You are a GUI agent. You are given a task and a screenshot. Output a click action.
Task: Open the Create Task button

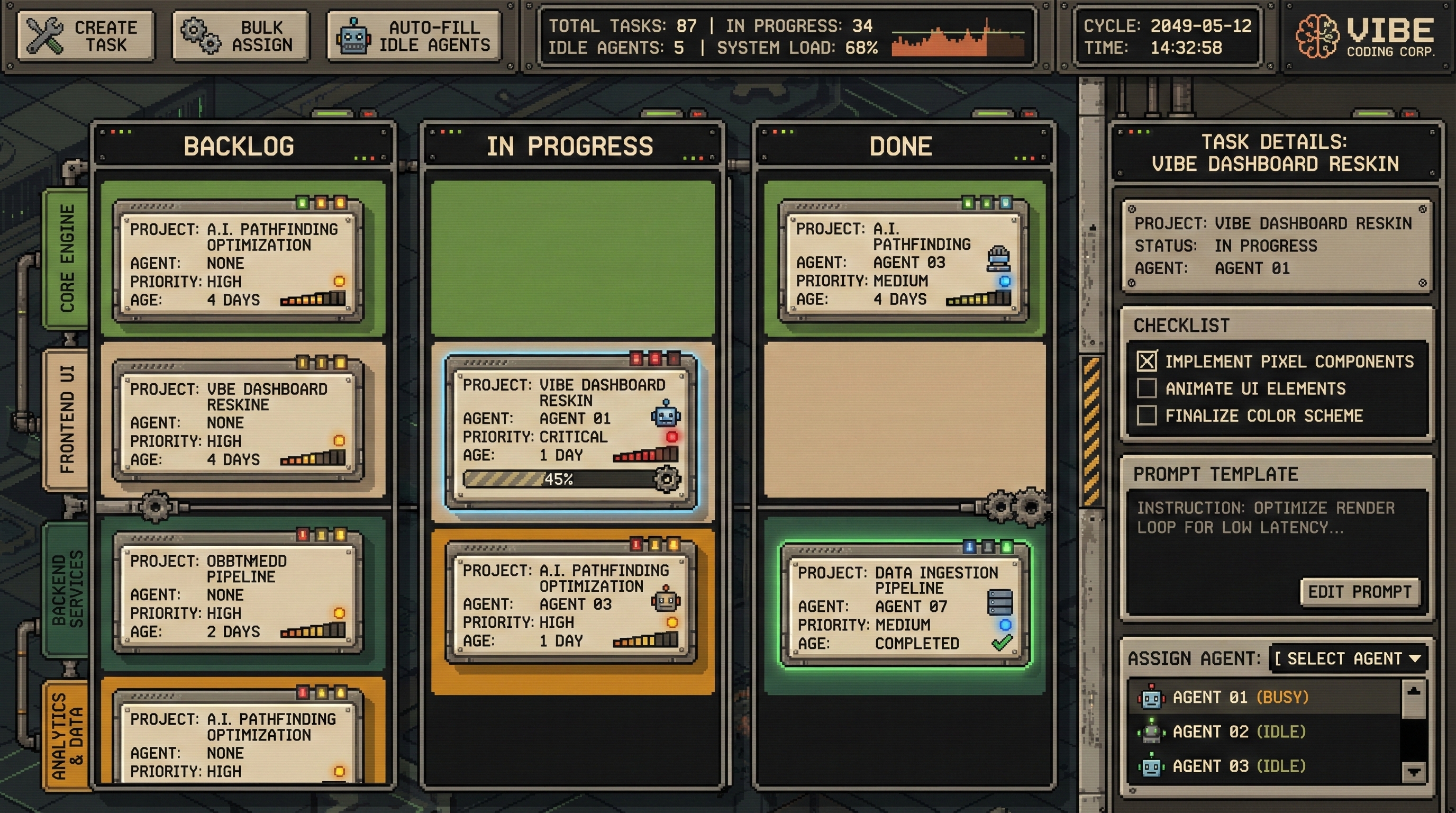click(86, 35)
